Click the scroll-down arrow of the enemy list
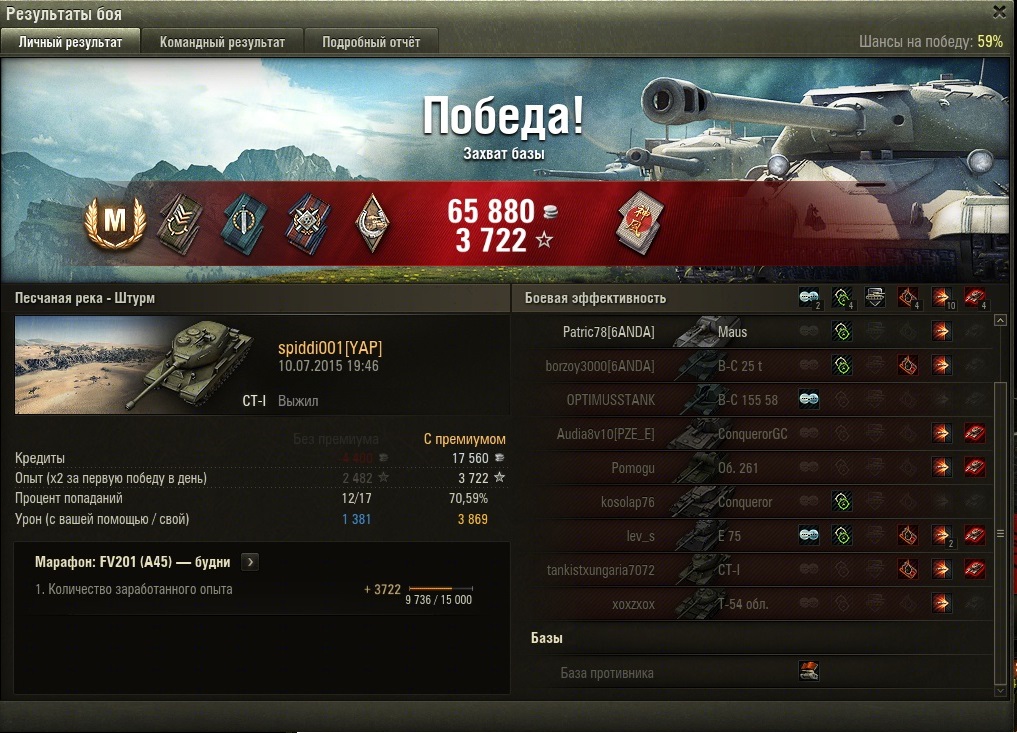This screenshot has width=1017, height=733. (1002, 689)
